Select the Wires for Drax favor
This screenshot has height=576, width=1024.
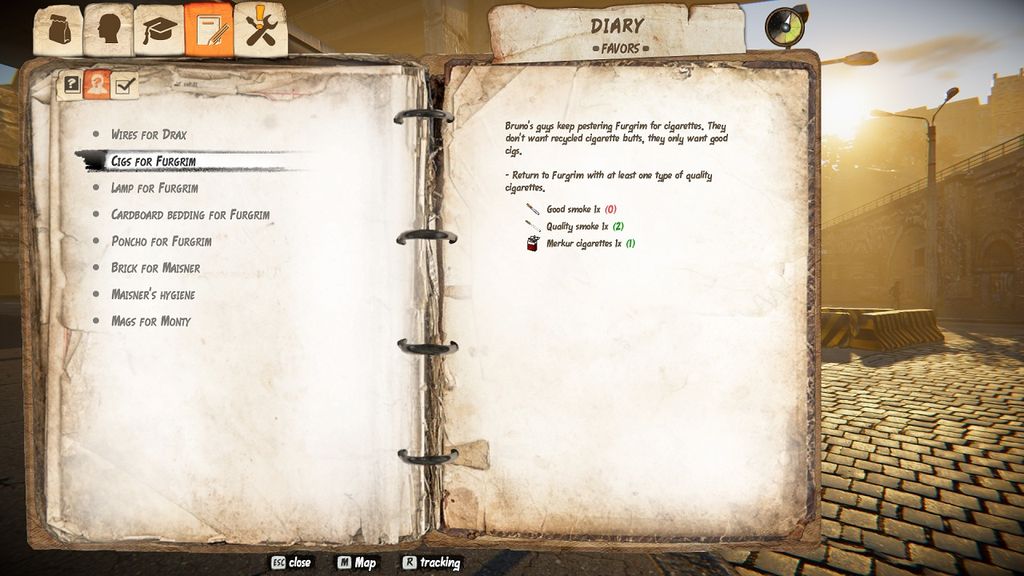click(148, 135)
